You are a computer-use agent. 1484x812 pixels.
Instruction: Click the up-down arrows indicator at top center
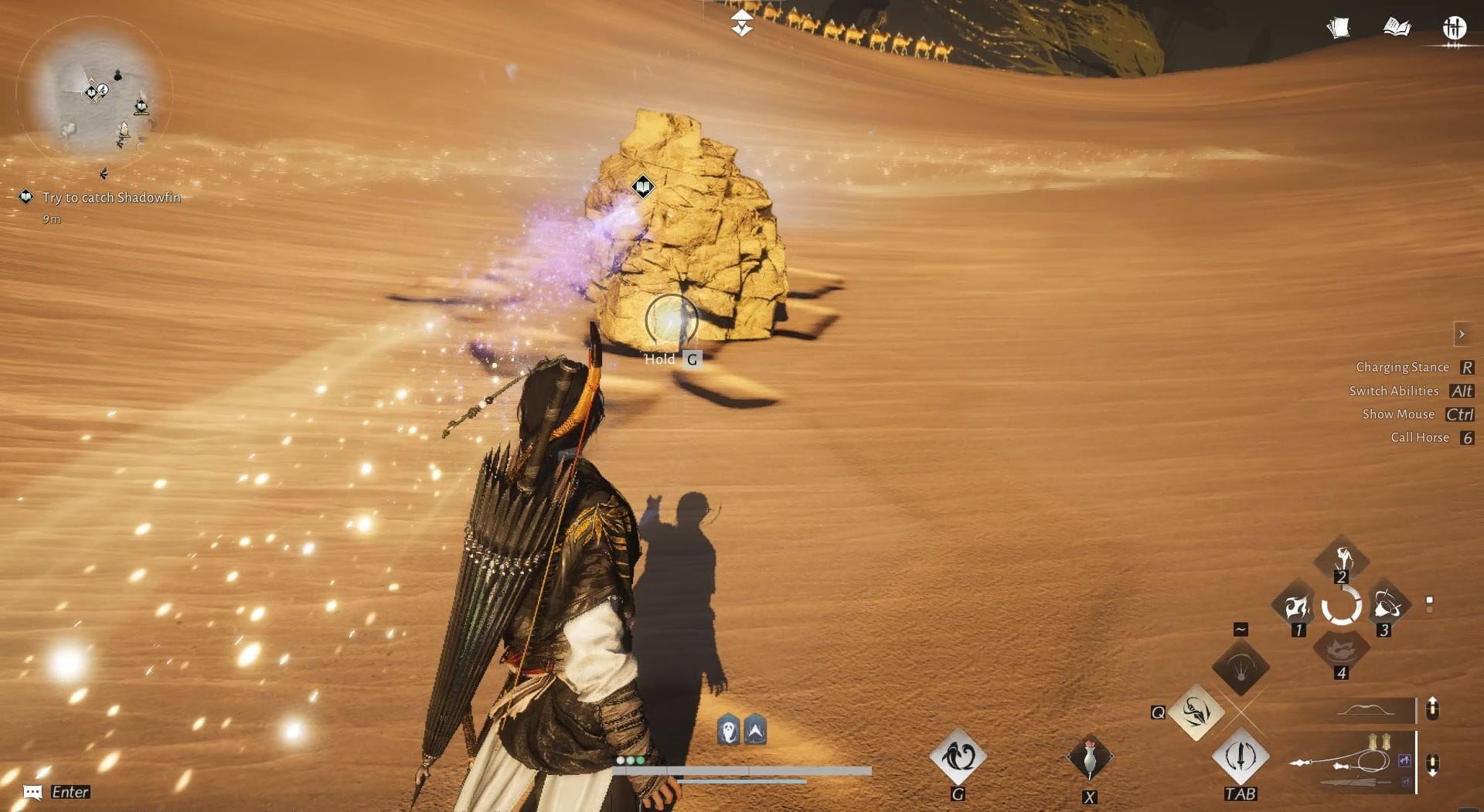click(x=740, y=22)
